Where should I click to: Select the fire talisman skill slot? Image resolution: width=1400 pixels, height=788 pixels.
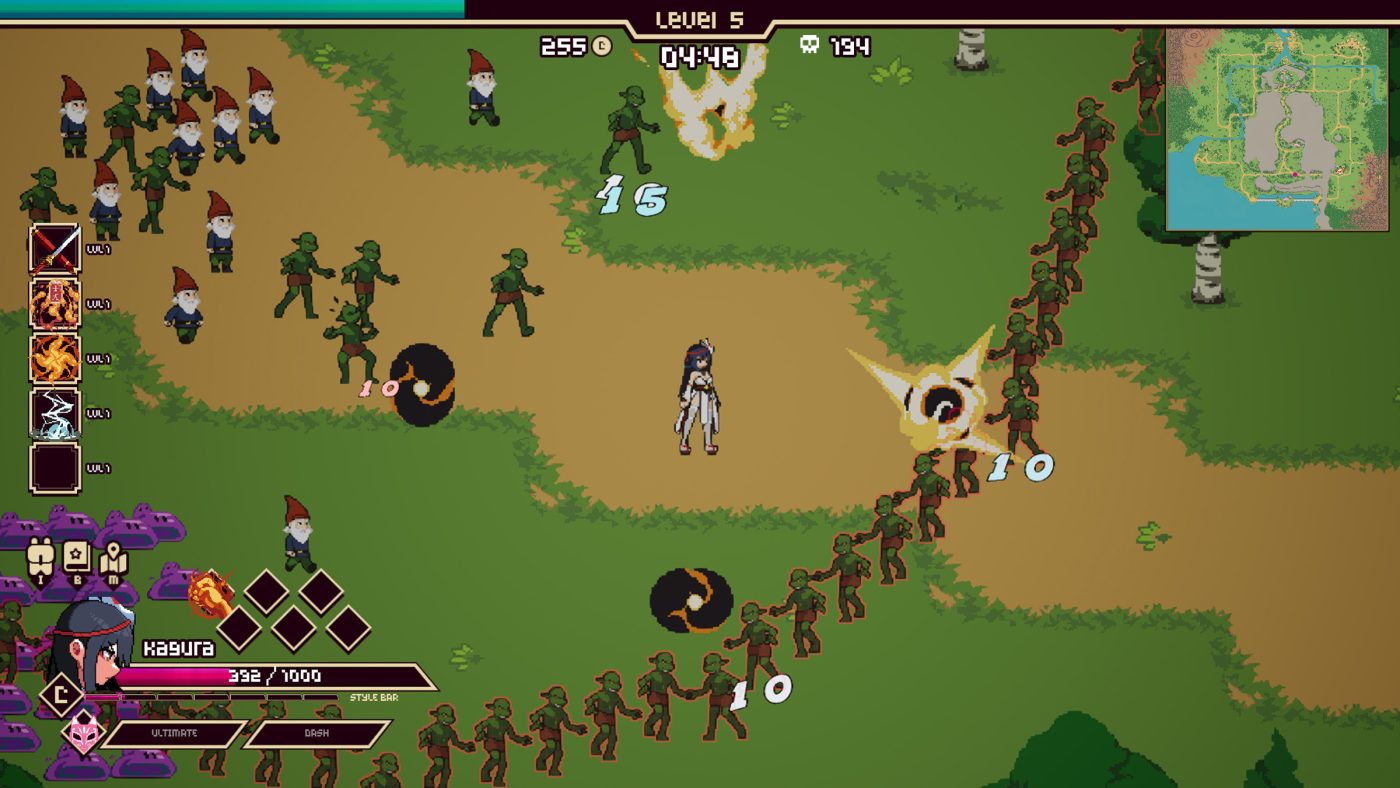[55, 304]
